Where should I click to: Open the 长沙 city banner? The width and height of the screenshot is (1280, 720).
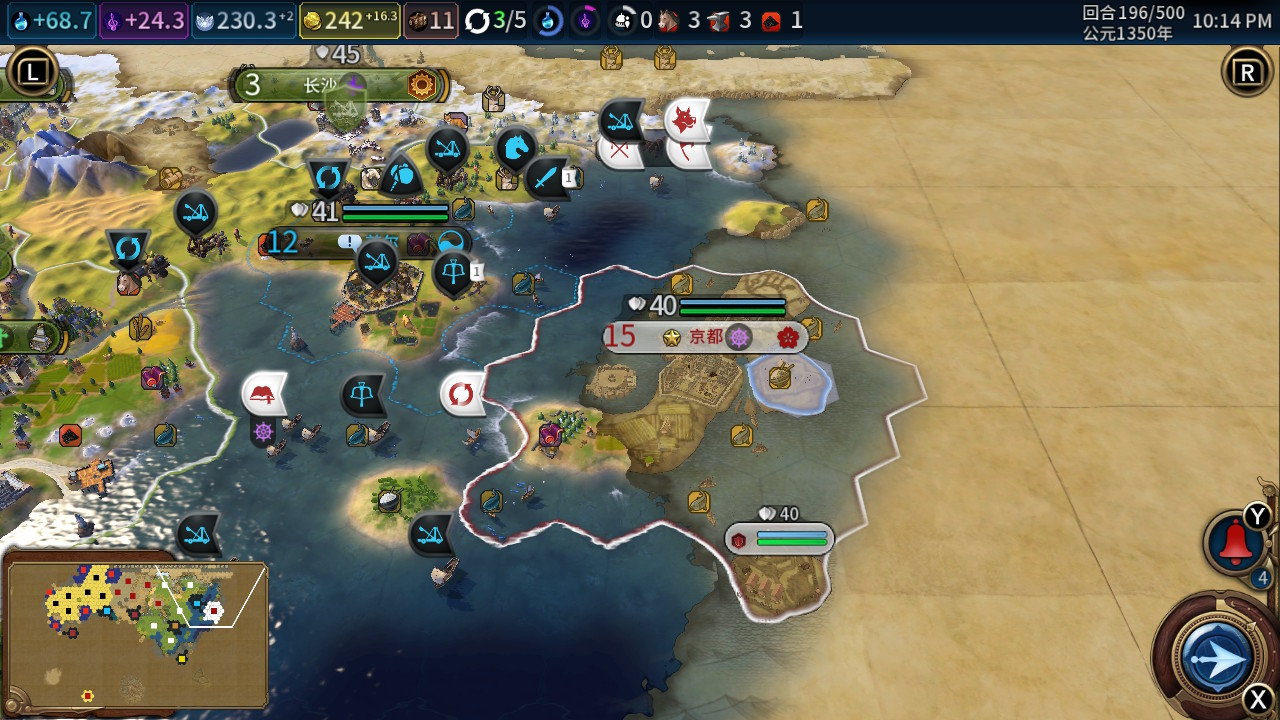click(x=340, y=86)
